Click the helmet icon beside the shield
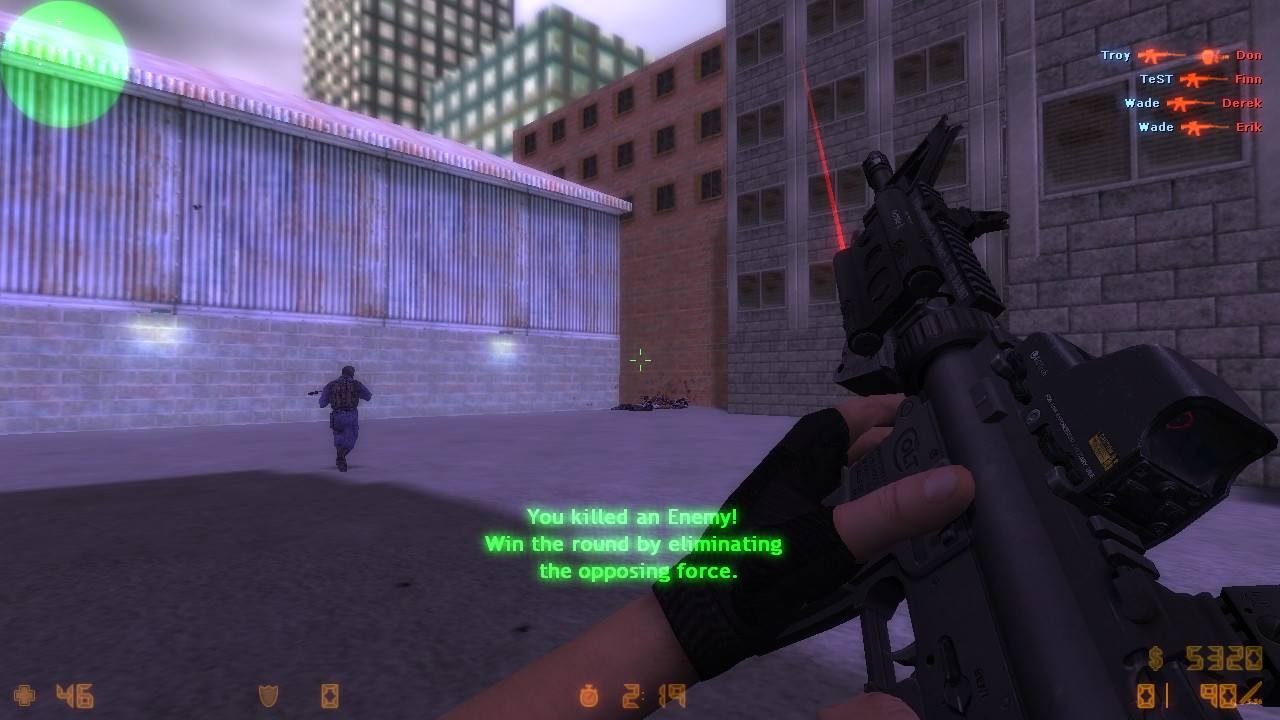Viewport: 1280px width, 720px height. [x=328, y=694]
